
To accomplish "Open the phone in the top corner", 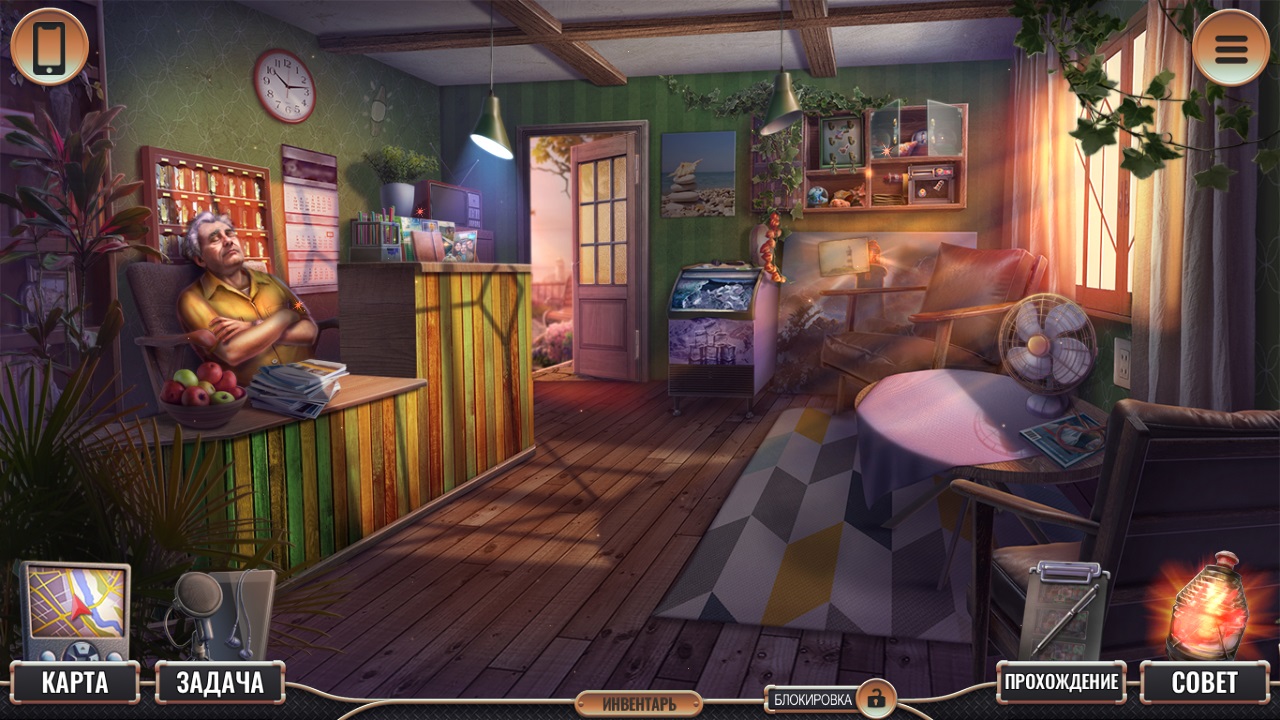I will pos(49,47).
